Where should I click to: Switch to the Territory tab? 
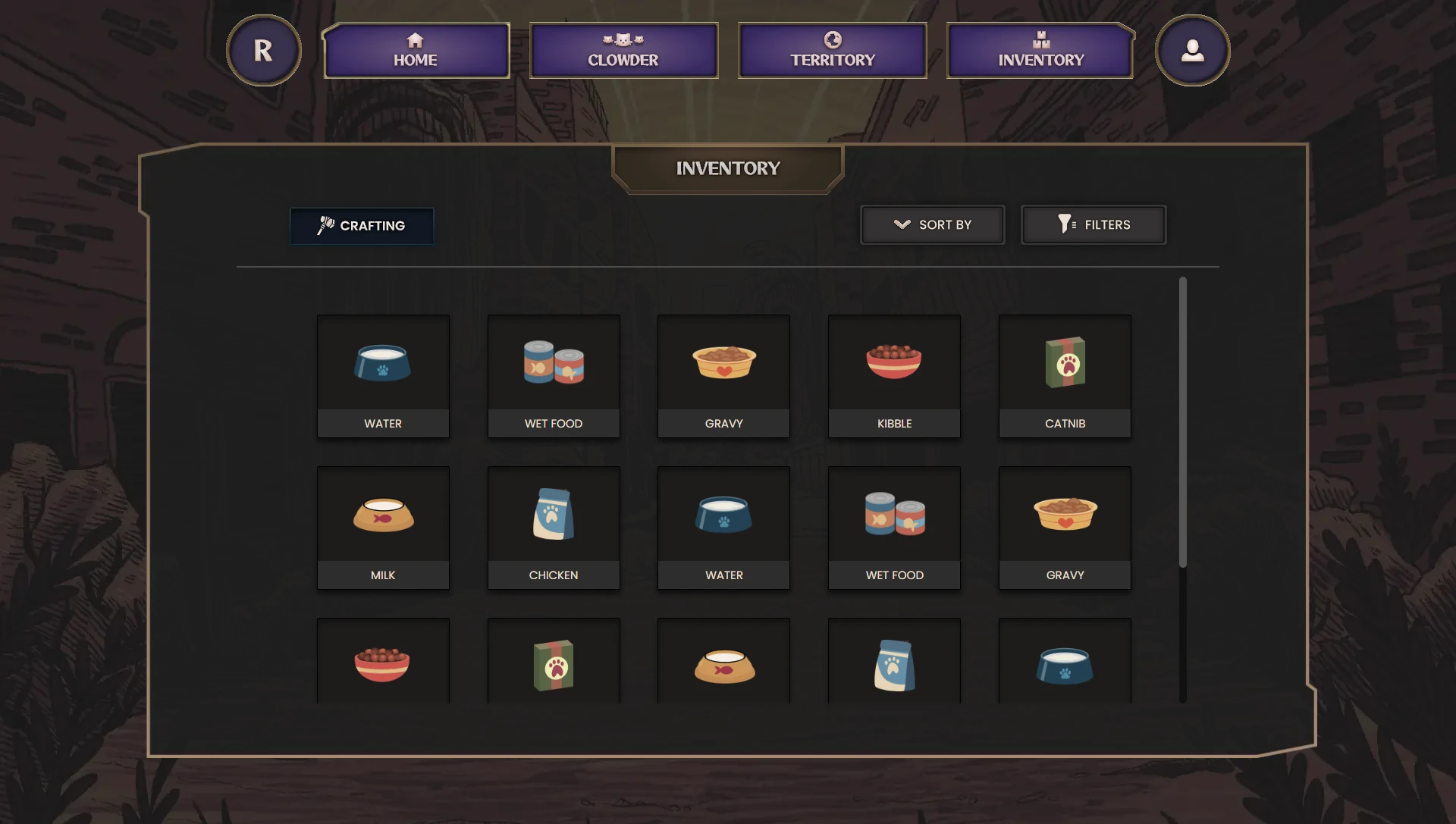tap(832, 51)
